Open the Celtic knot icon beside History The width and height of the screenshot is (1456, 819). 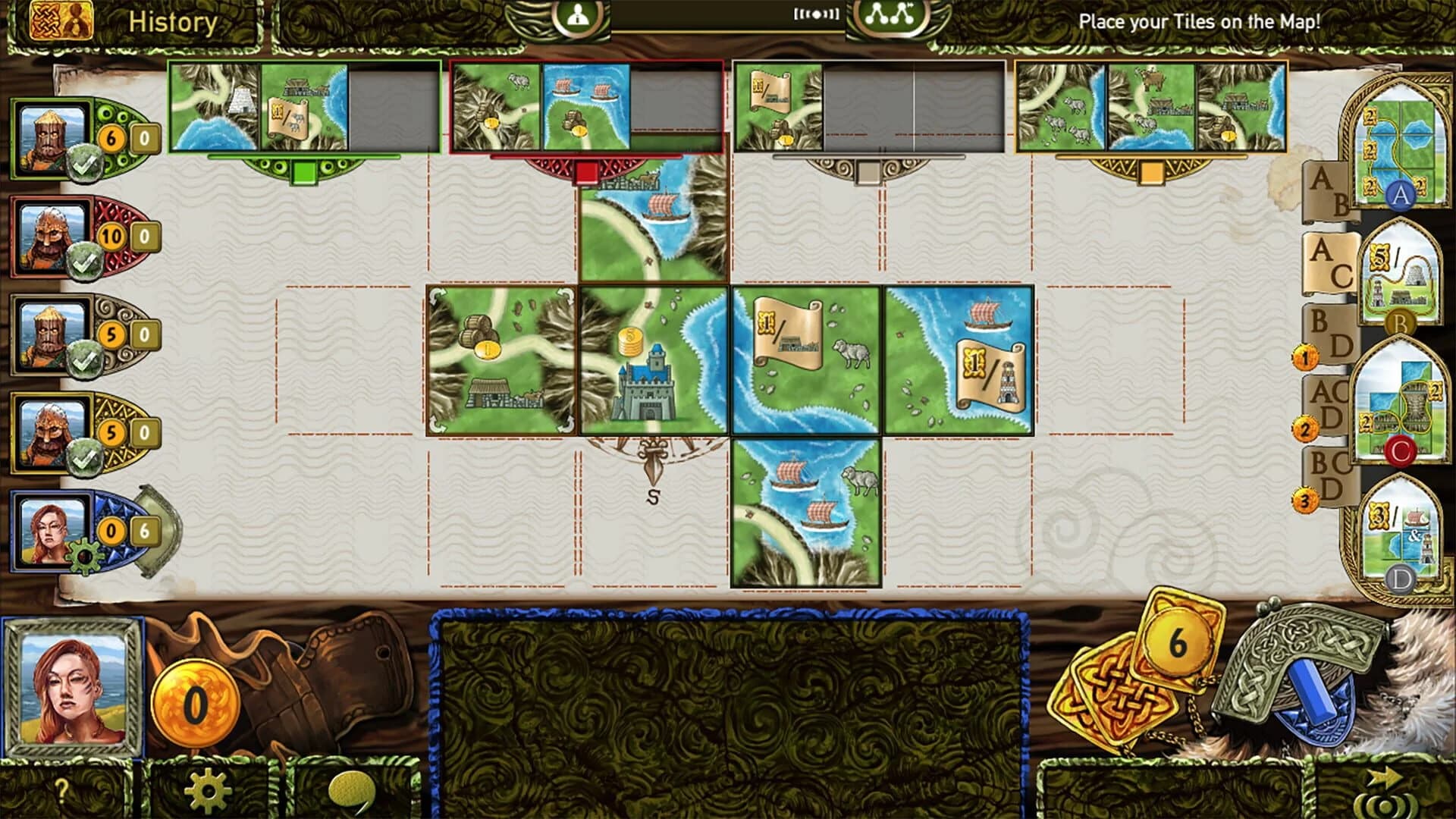[x=45, y=20]
